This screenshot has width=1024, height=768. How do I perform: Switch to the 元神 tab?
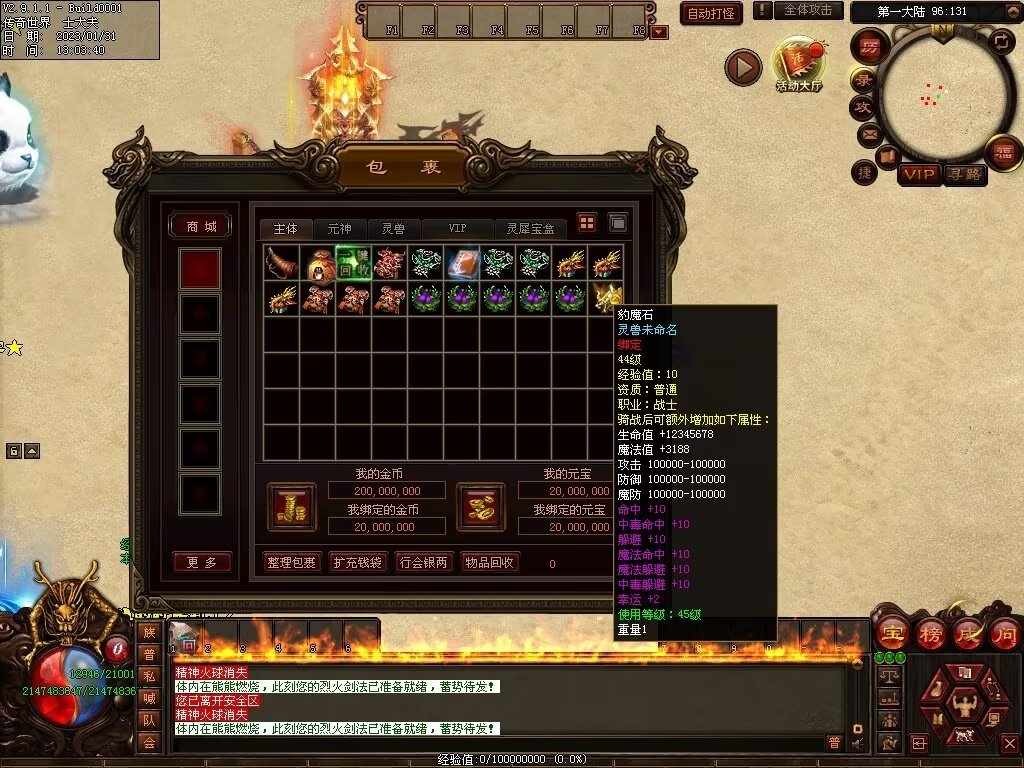(340, 229)
